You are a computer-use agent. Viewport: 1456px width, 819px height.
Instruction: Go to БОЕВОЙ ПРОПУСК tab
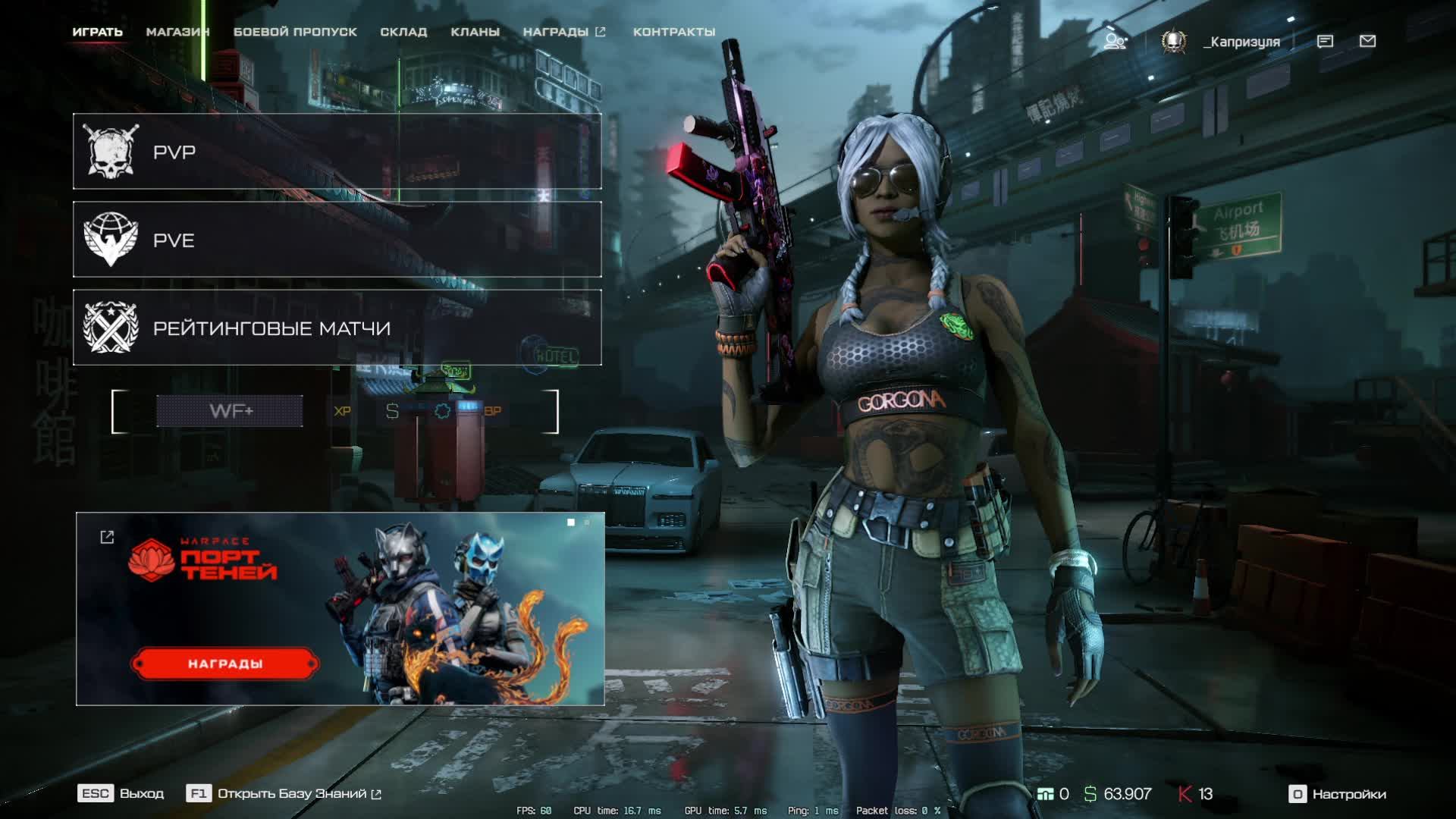(295, 32)
